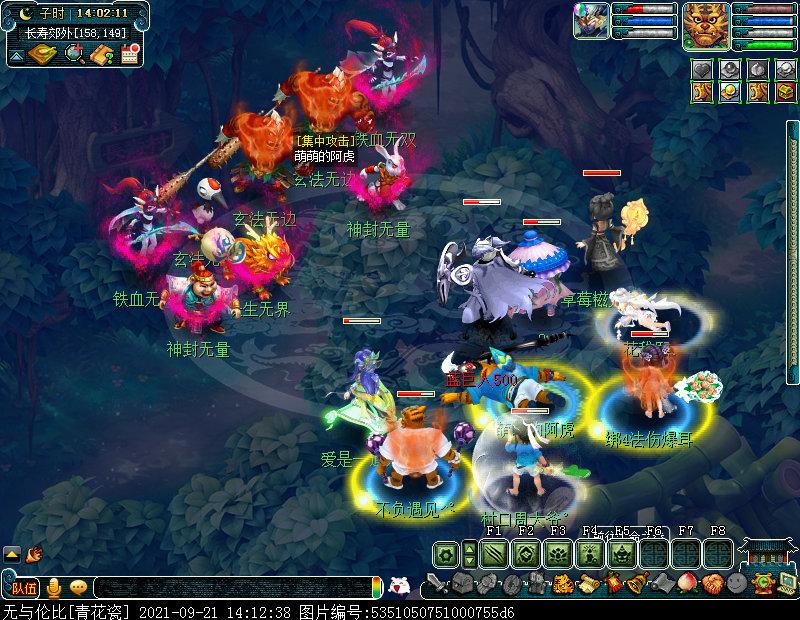Select the pet portrait beside the tiger
The width and height of the screenshot is (800, 620).
590,20
